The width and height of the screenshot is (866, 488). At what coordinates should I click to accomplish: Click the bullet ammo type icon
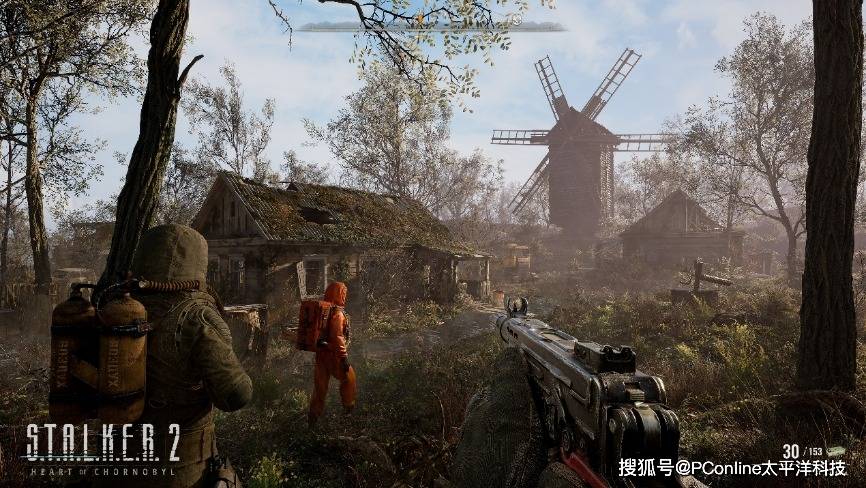[x=838, y=451]
